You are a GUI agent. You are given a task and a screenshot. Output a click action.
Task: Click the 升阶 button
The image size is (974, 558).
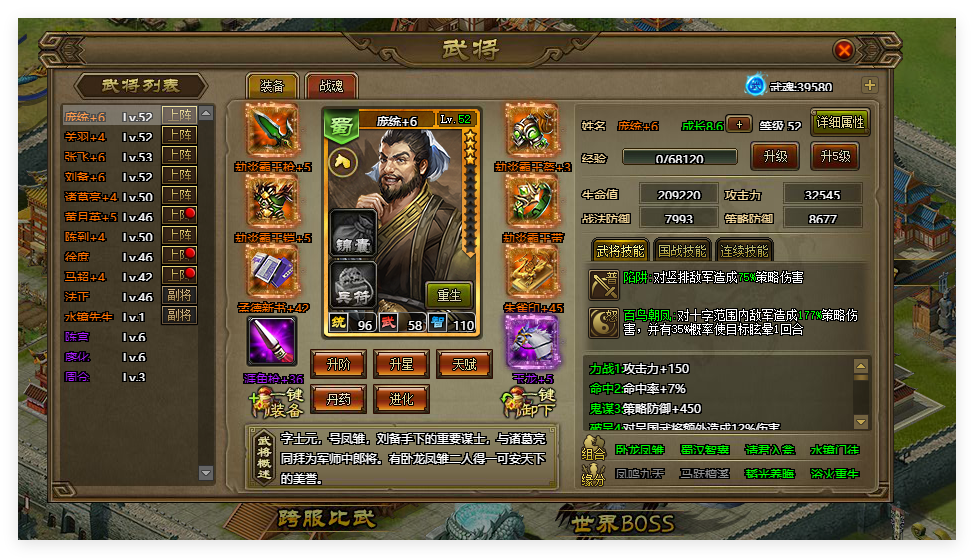(x=338, y=364)
